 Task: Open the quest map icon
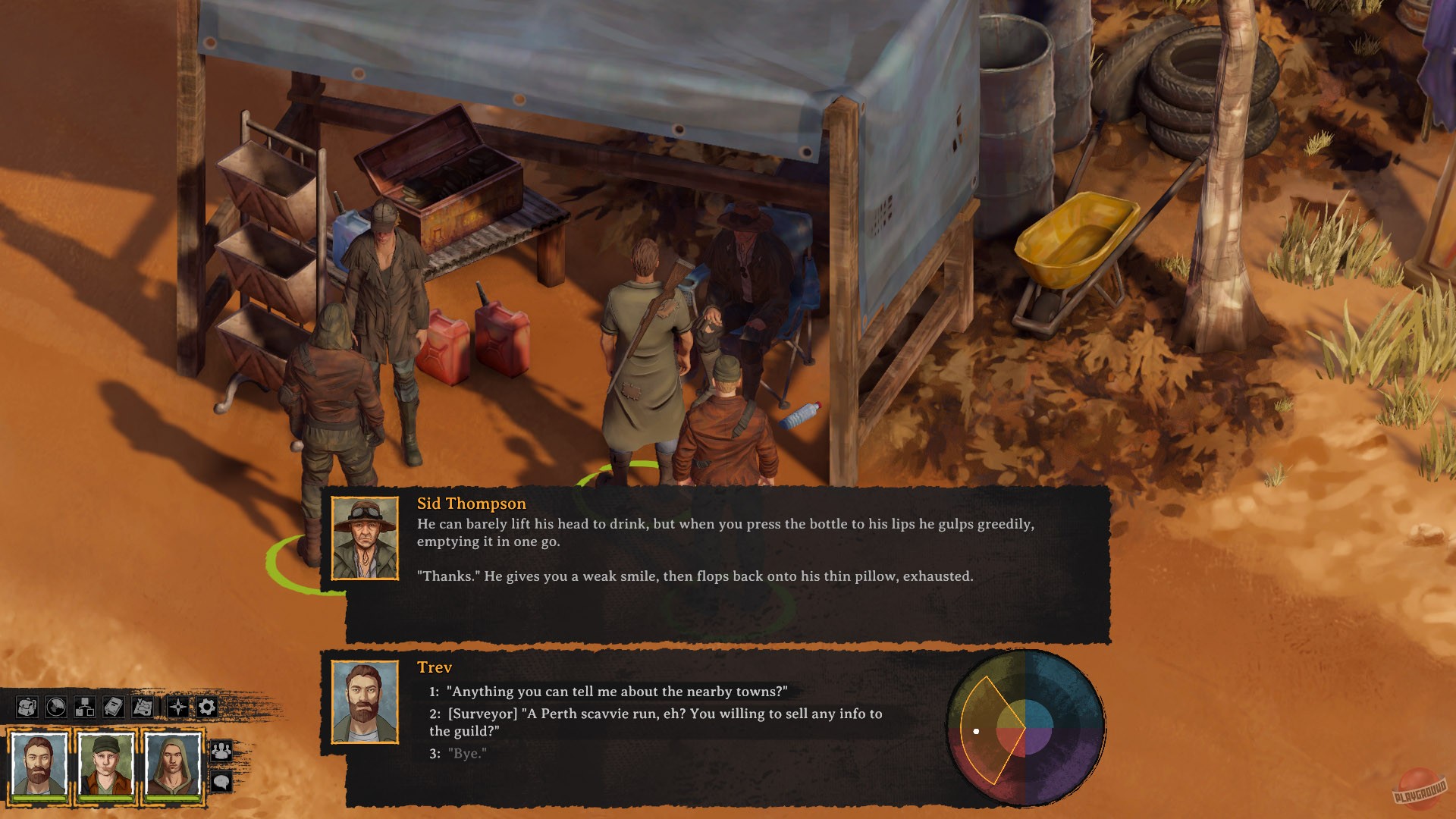click(x=142, y=707)
